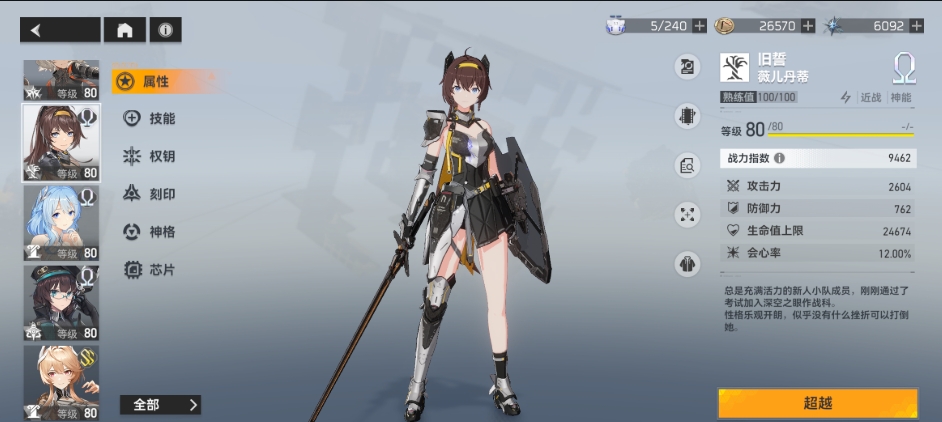Add more gold coins currency
942x422 pixels.
coord(808,26)
